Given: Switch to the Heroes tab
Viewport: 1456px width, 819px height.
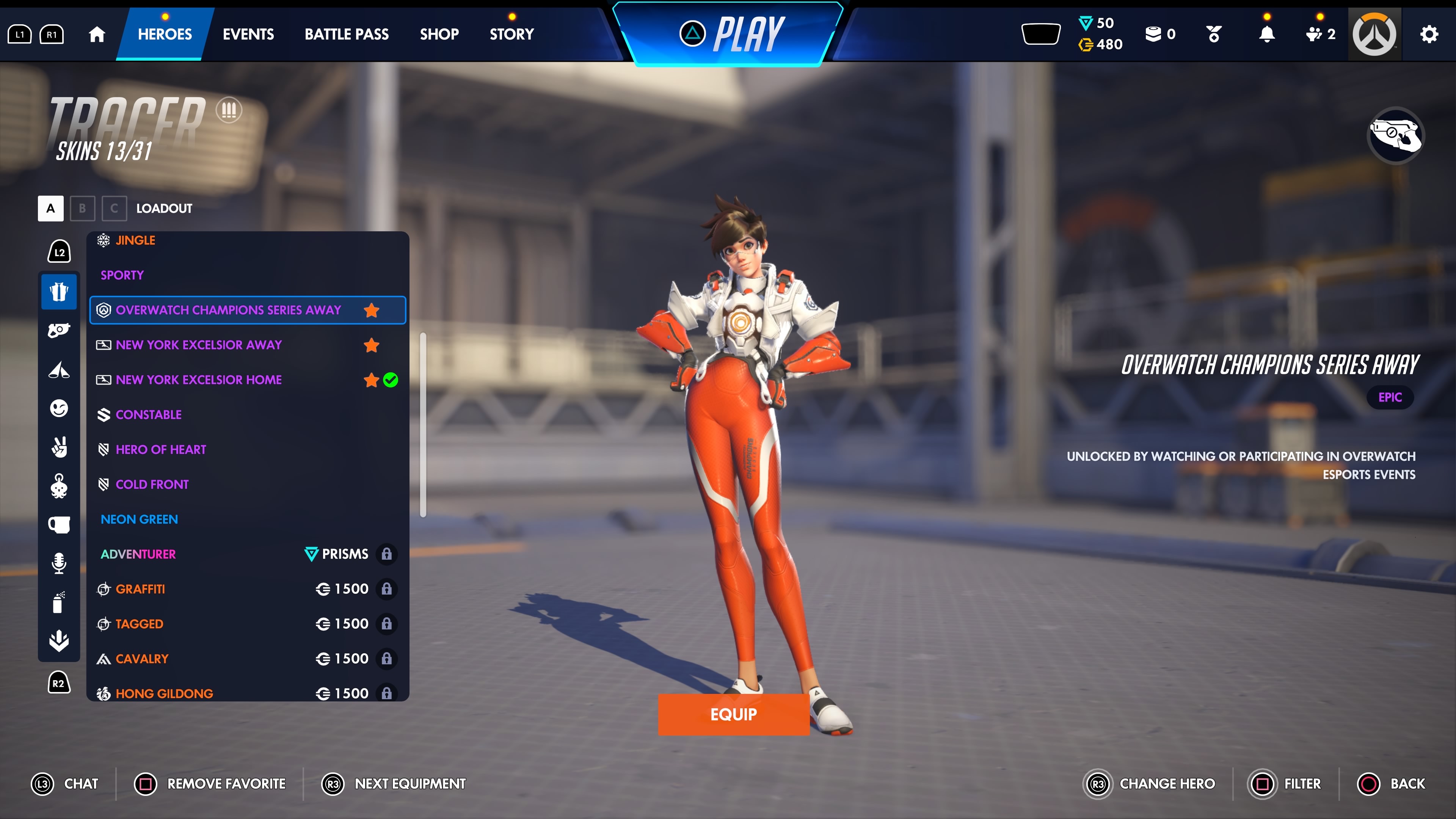Looking at the screenshot, I should pyautogui.click(x=165, y=34).
